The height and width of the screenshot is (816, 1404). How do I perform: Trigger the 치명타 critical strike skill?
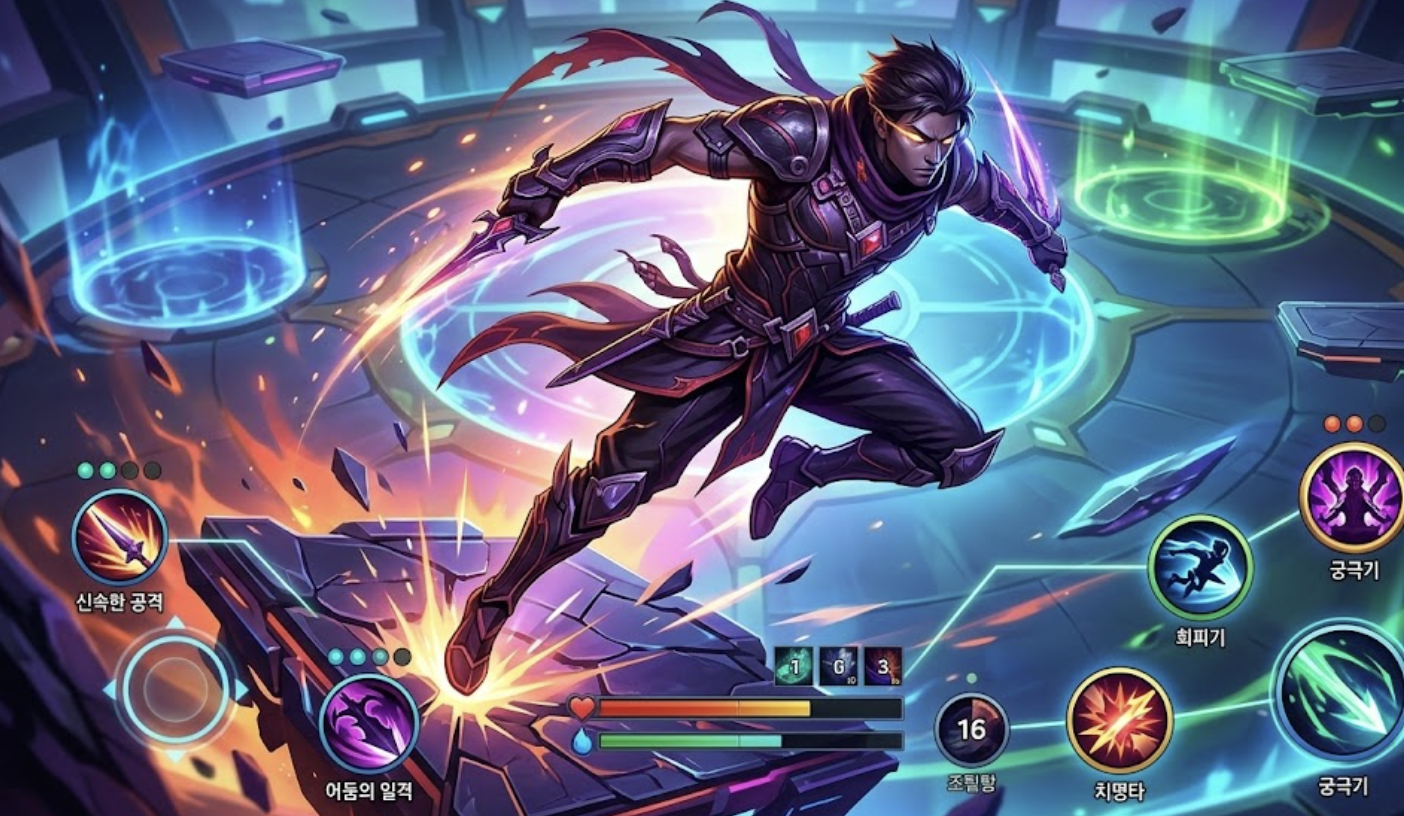(x=1119, y=720)
